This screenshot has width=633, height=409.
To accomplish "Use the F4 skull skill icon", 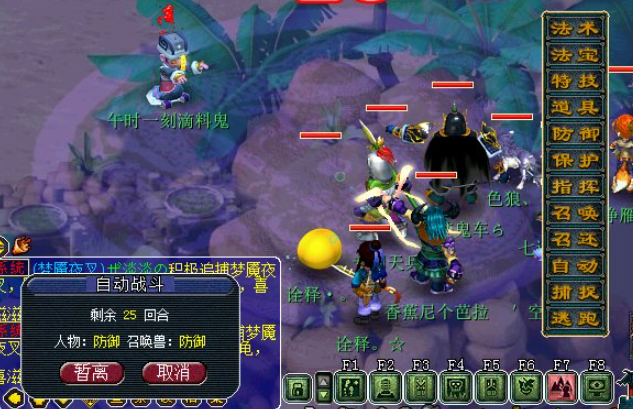I will [x=456, y=388].
